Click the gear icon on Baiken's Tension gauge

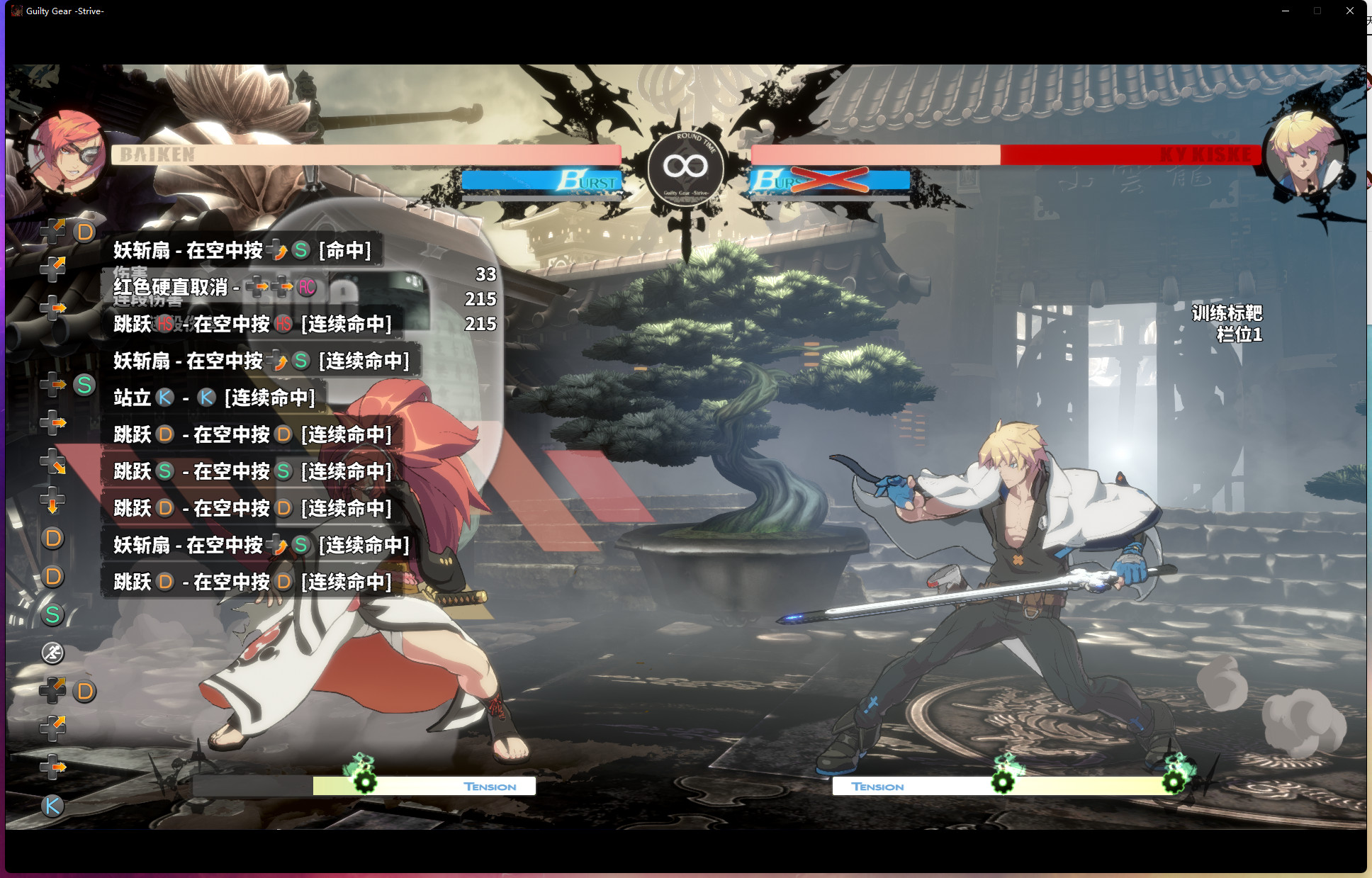(364, 783)
